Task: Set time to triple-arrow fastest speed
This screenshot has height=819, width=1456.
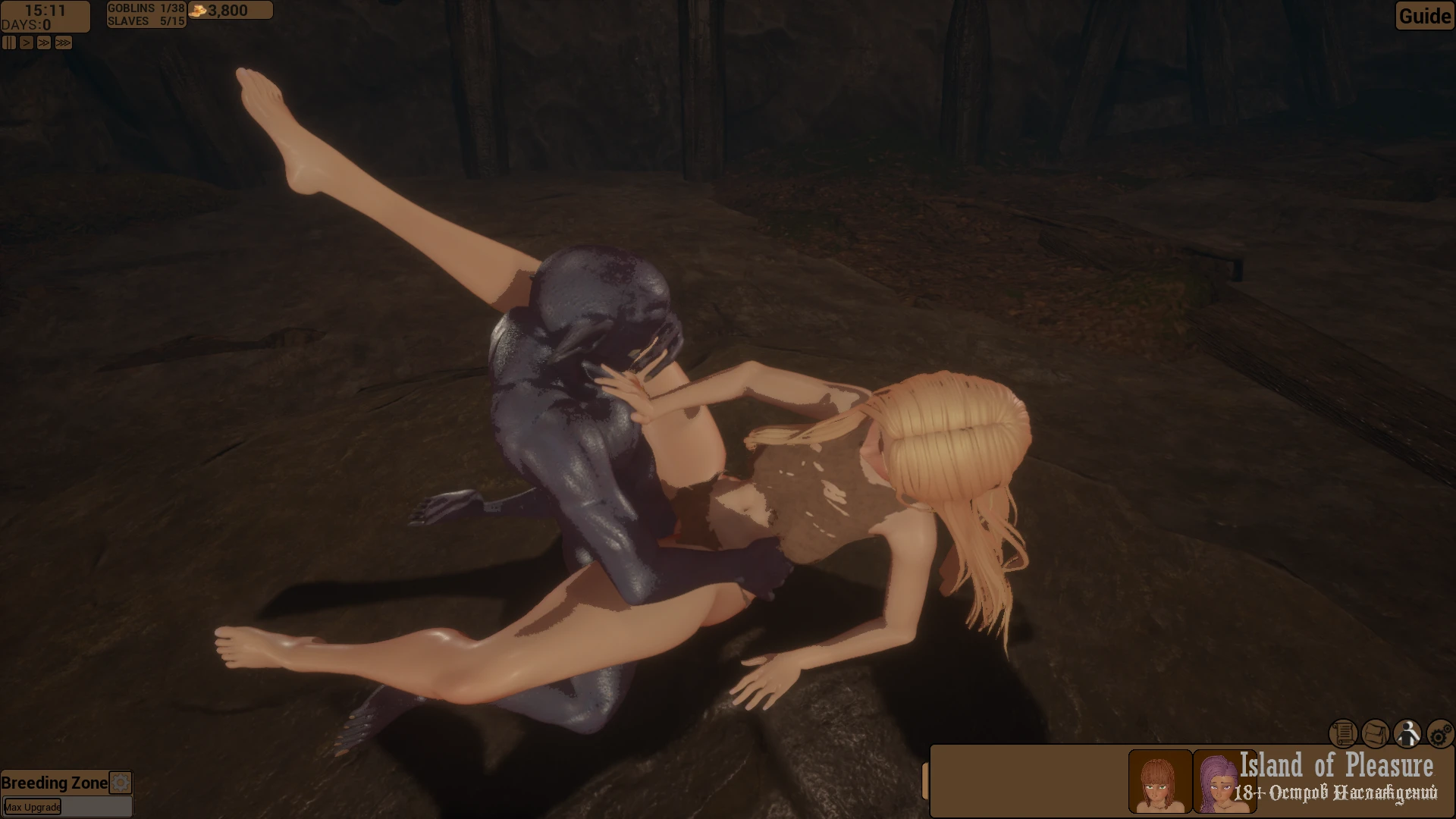Action: [x=64, y=43]
